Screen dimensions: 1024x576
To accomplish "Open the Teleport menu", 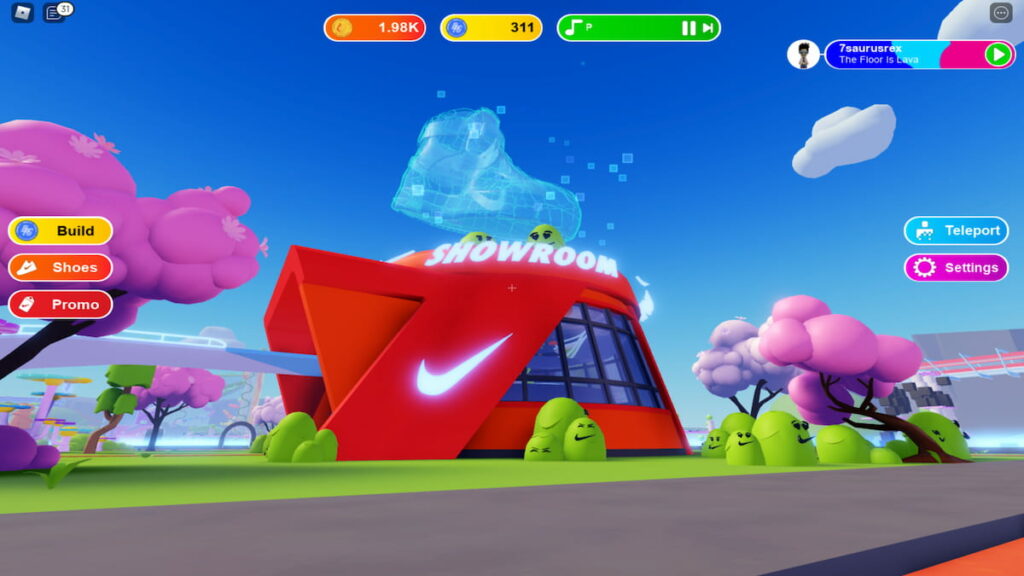I will click(956, 231).
